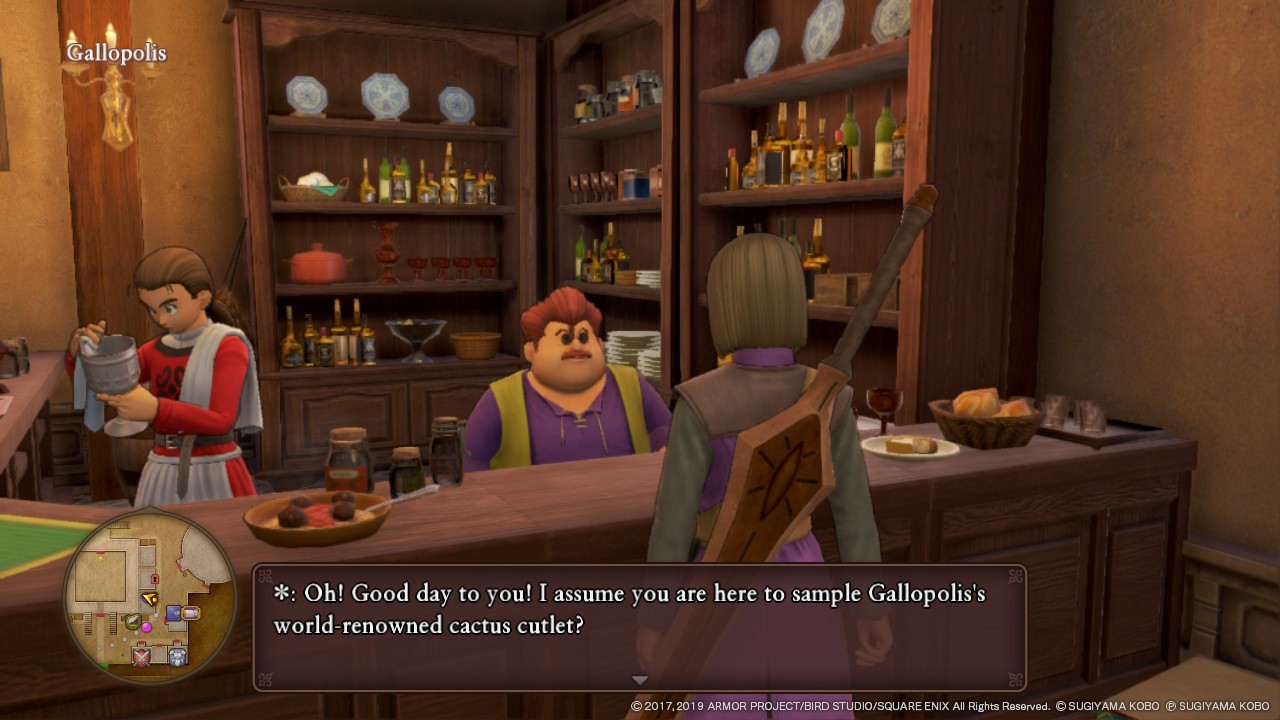1280x720 pixels.
Task: Select the green feather marker on minimap
Action: point(133,621)
